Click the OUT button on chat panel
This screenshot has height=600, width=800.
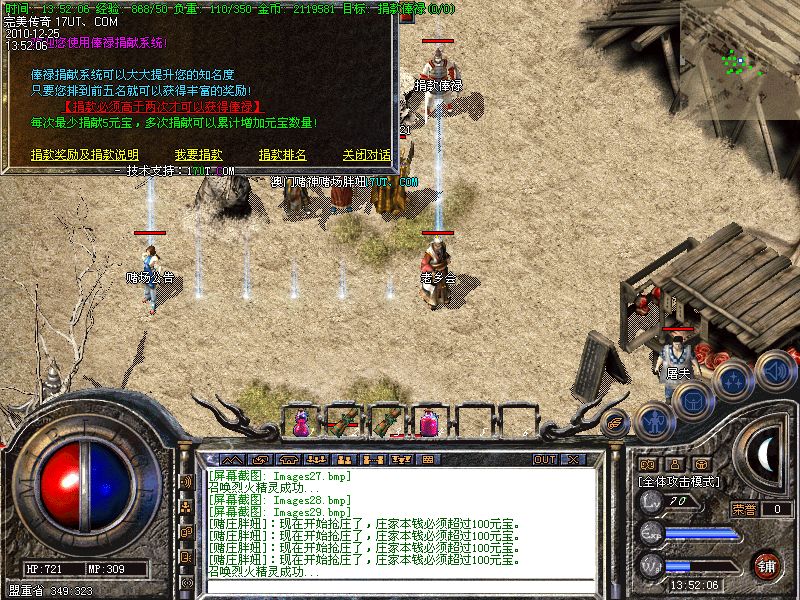pyautogui.click(x=545, y=459)
